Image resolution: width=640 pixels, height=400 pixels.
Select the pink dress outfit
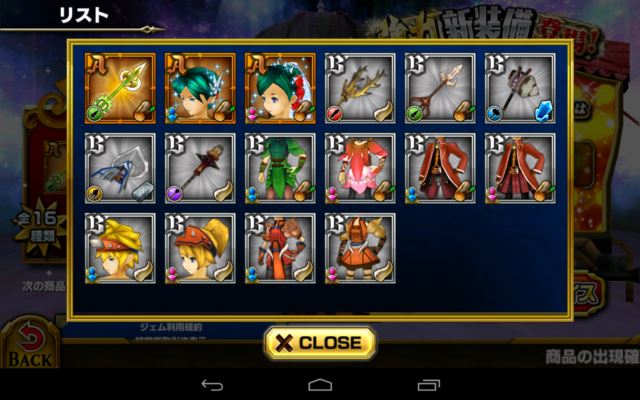coord(360,168)
